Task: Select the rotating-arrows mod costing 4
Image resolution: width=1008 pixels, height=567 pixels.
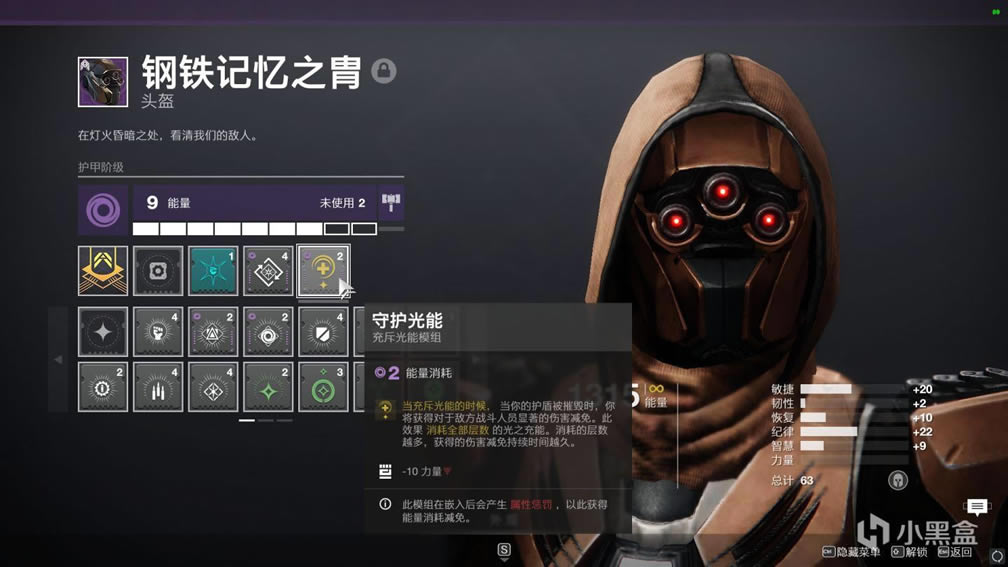Action: coord(268,271)
